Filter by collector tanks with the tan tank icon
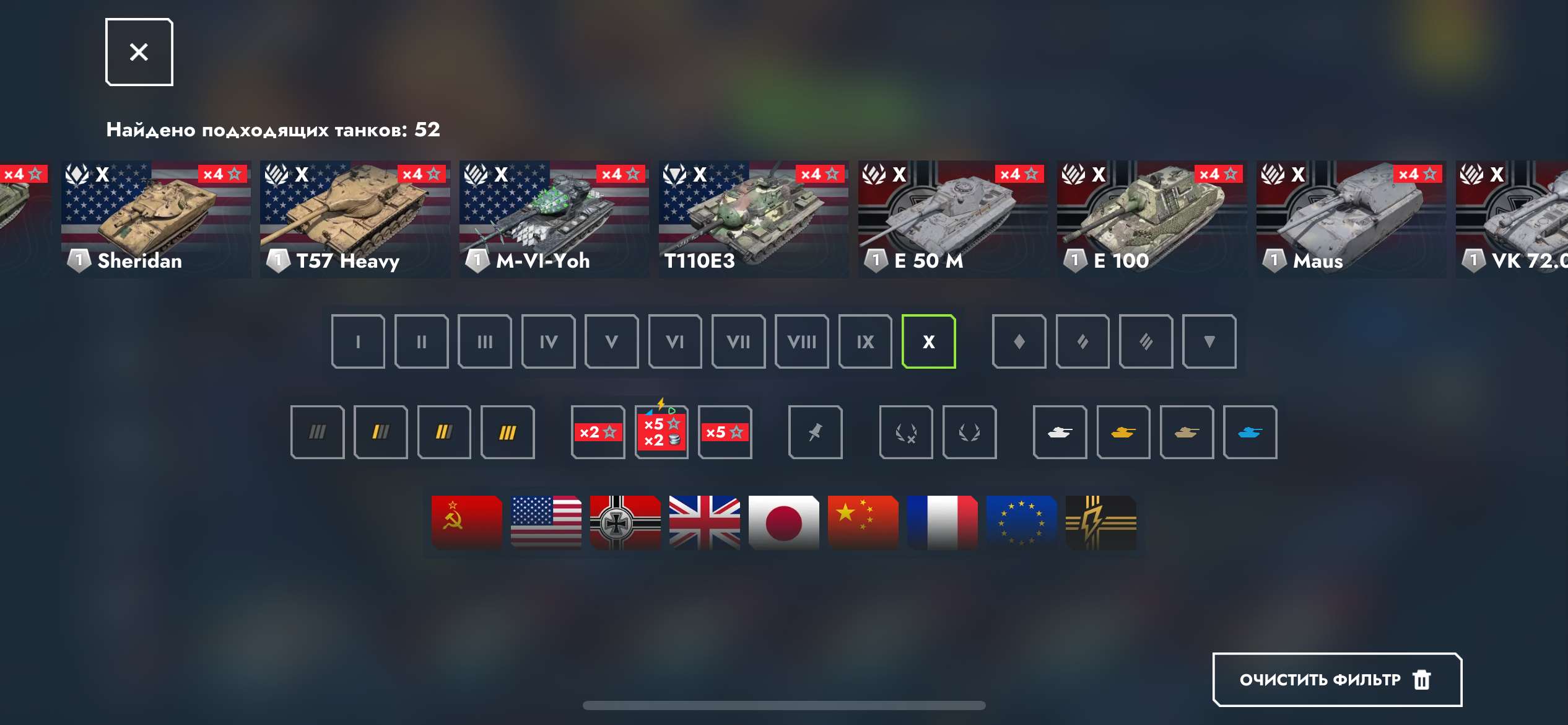 point(1187,432)
